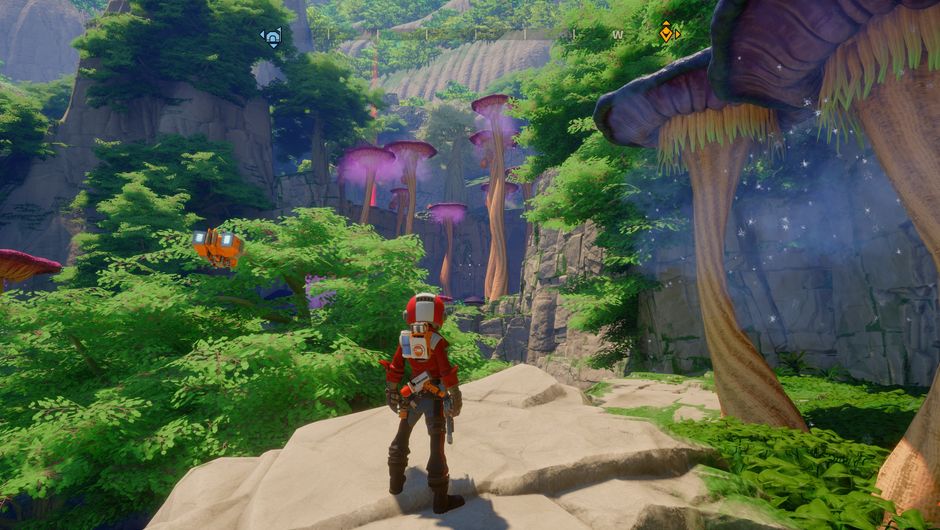Image resolution: width=940 pixels, height=530 pixels.
Task: Select the white home marker on the compass
Action: click(x=271, y=37)
